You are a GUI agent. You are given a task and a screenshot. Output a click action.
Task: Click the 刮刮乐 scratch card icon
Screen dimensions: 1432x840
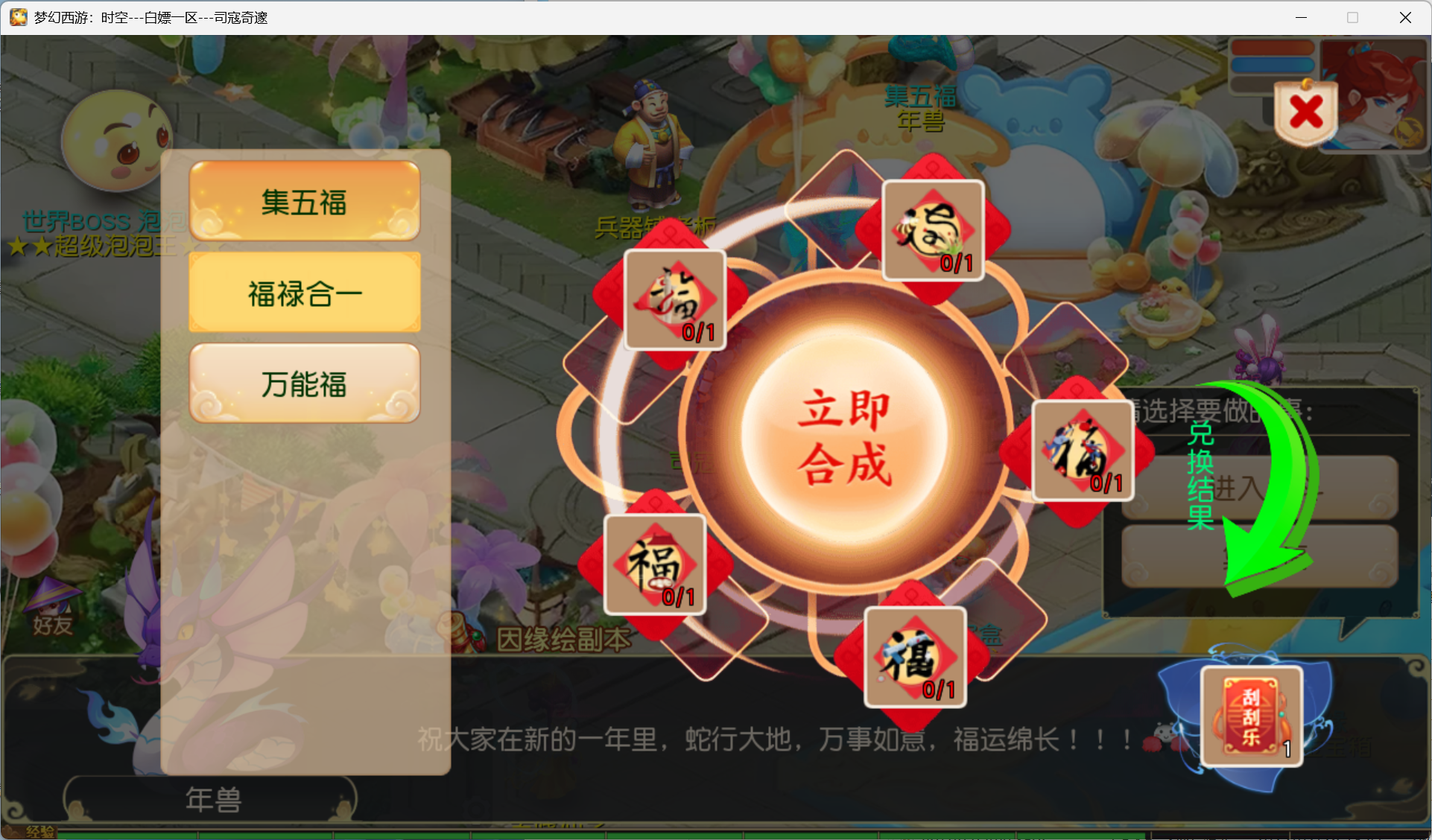pos(1250,716)
